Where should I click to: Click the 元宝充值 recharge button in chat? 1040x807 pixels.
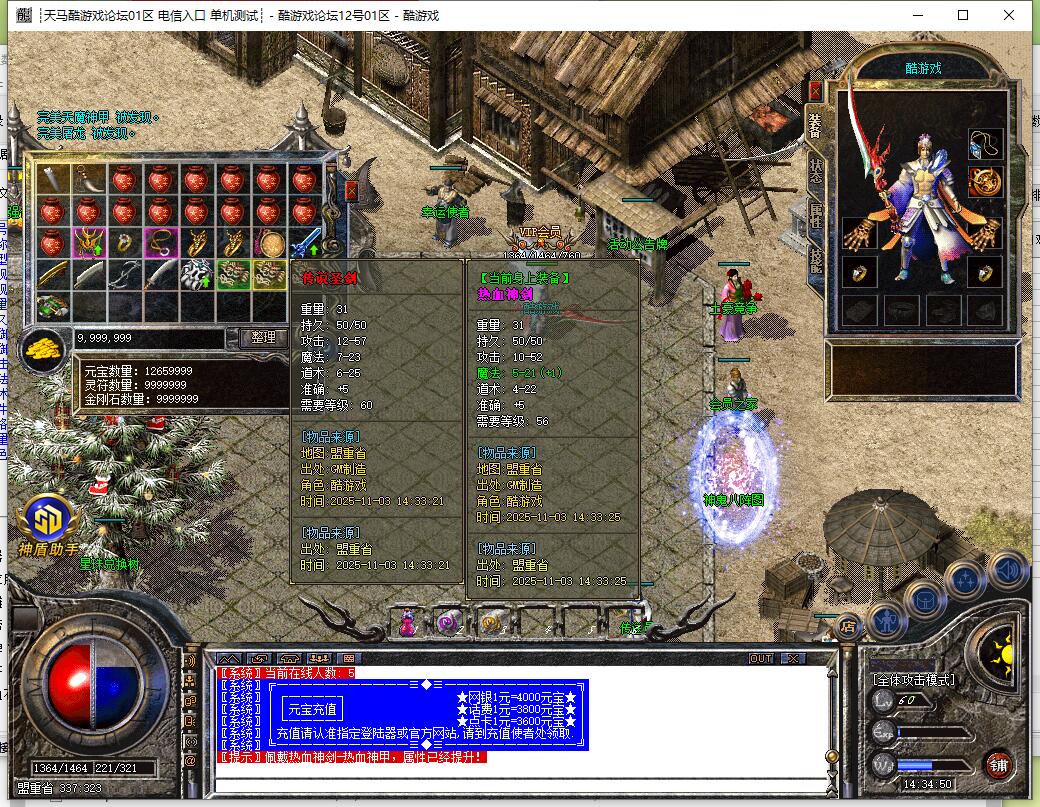[314, 709]
